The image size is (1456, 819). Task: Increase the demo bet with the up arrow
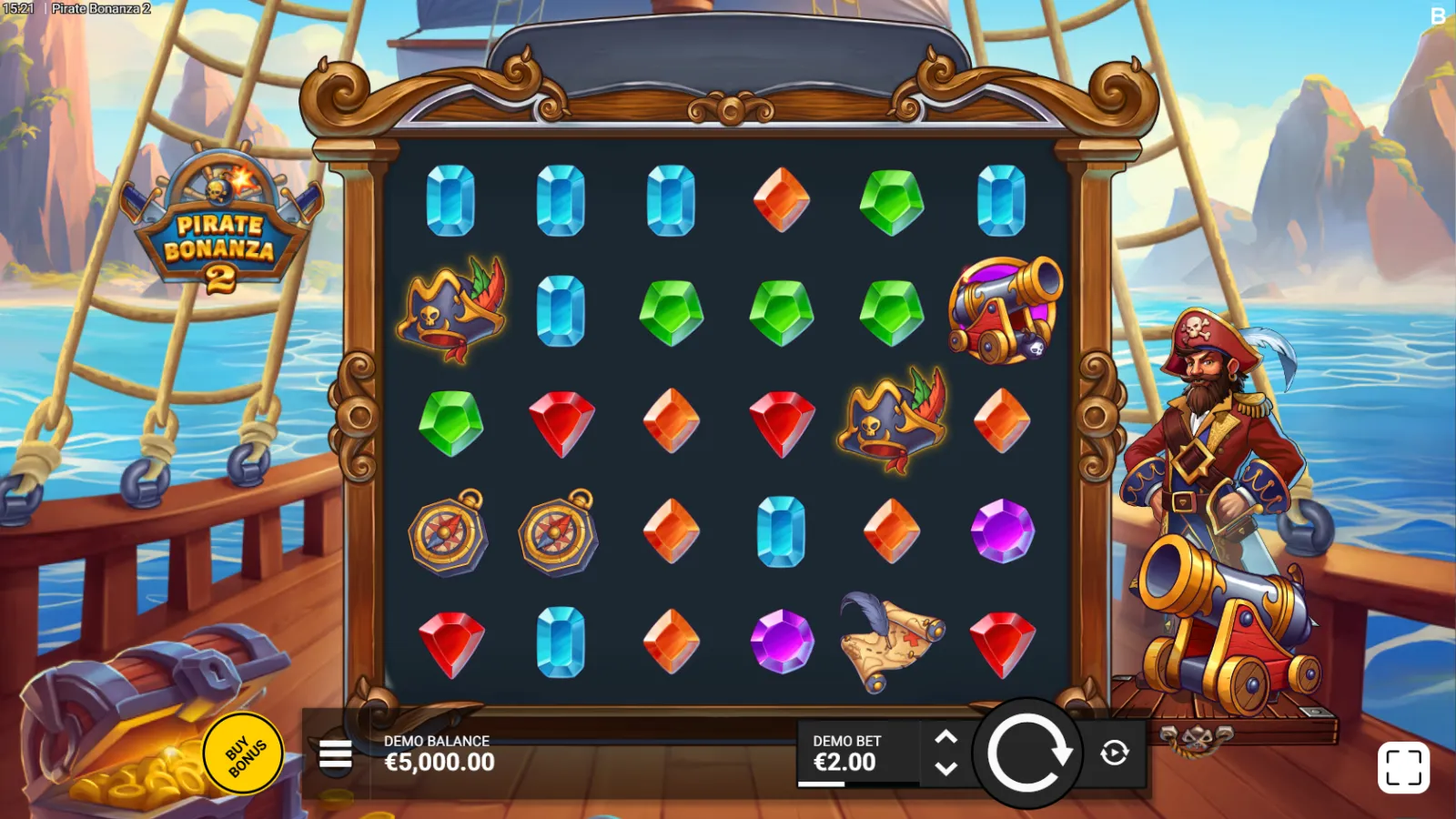coord(946,737)
